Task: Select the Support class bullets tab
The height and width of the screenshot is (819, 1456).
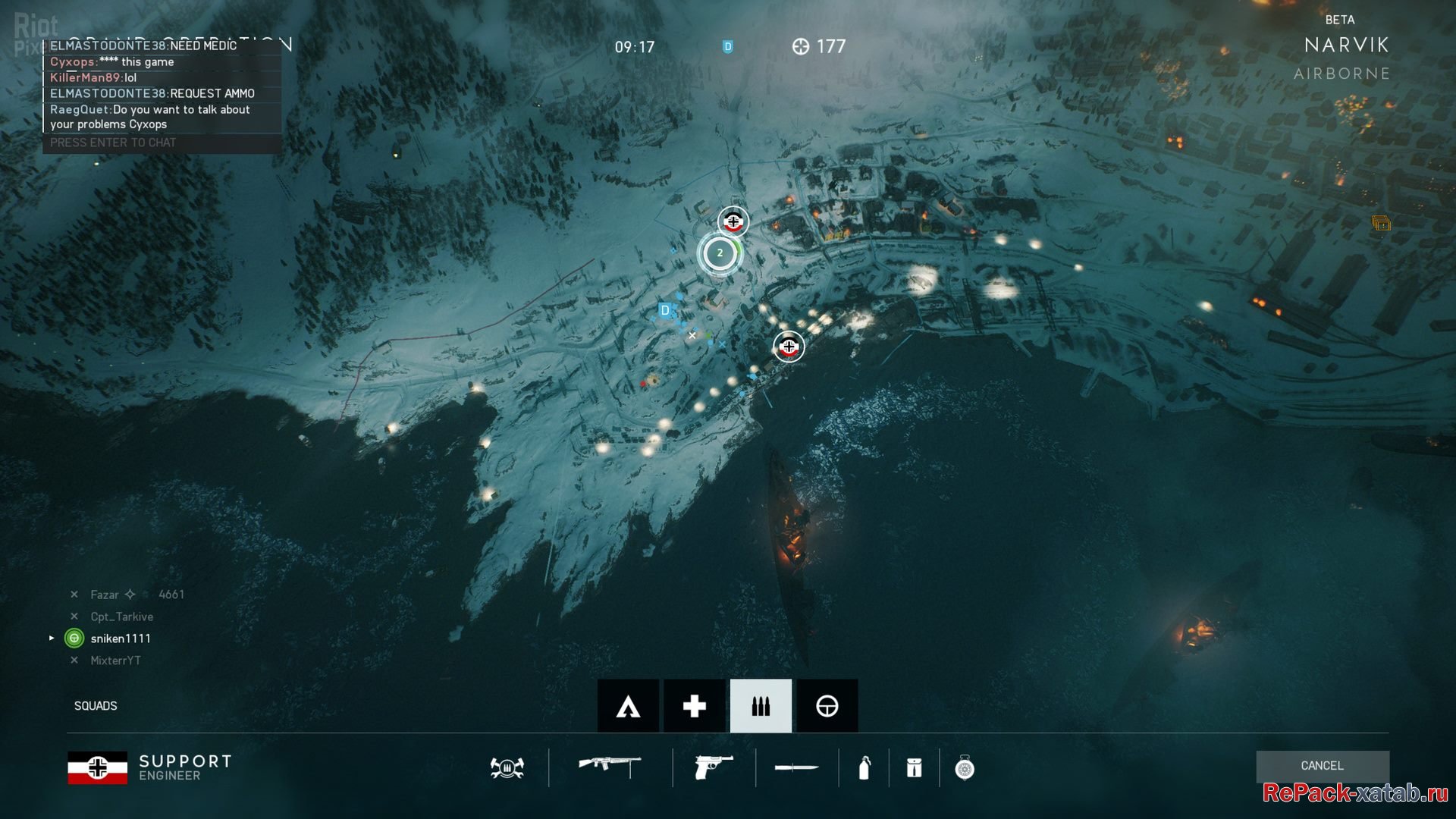Action: click(761, 706)
